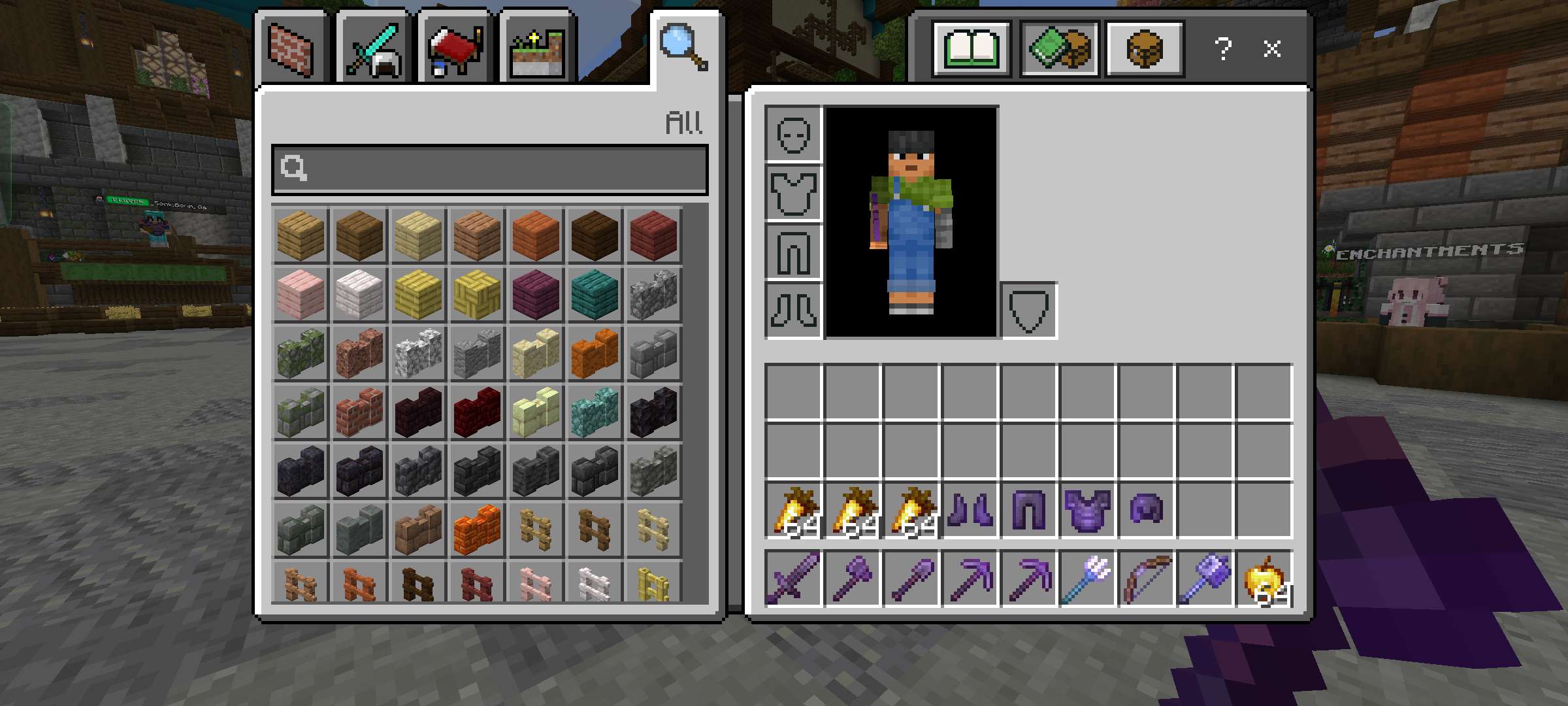Pick up the netherite helmet
The image size is (1568, 706).
pyautogui.click(x=1146, y=511)
